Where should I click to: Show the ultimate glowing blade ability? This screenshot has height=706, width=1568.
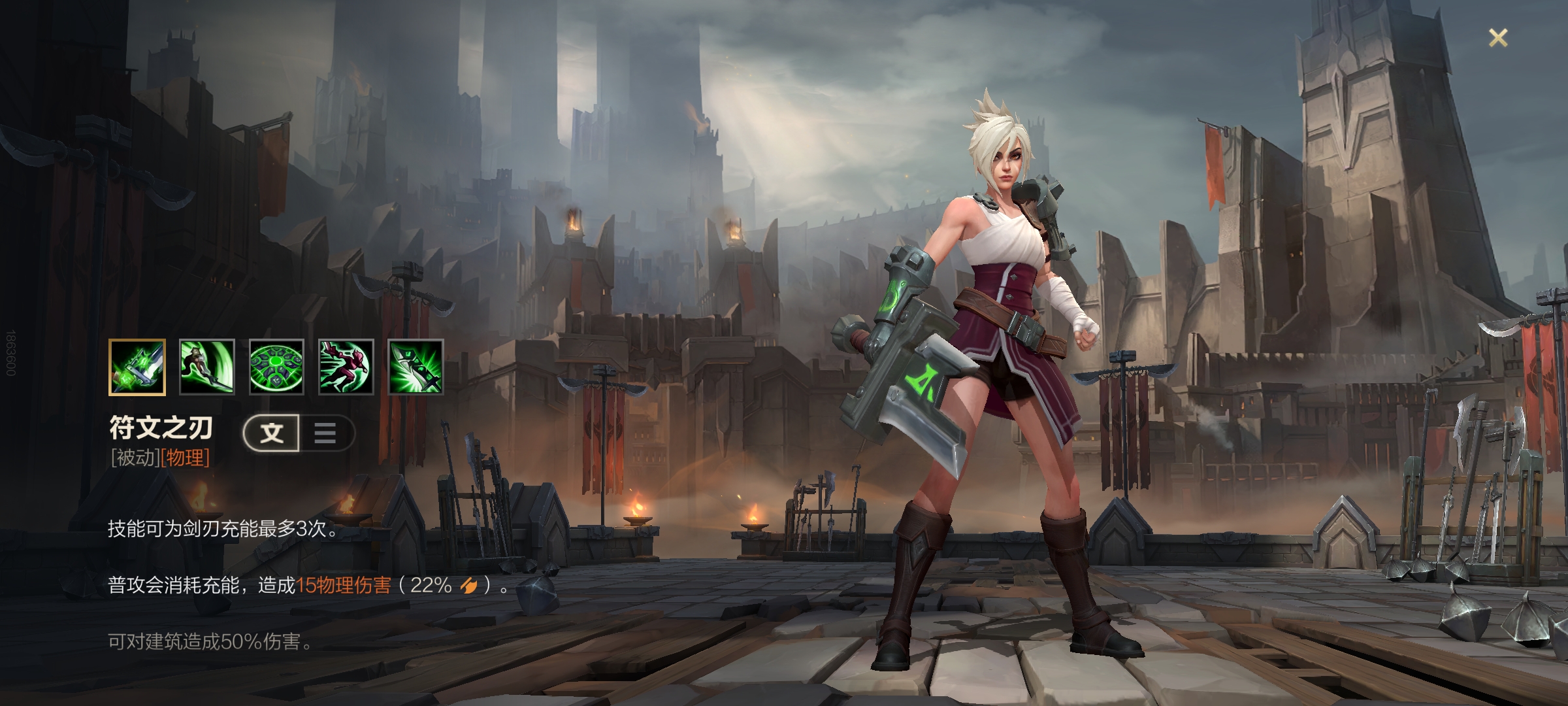tap(416, 367)
